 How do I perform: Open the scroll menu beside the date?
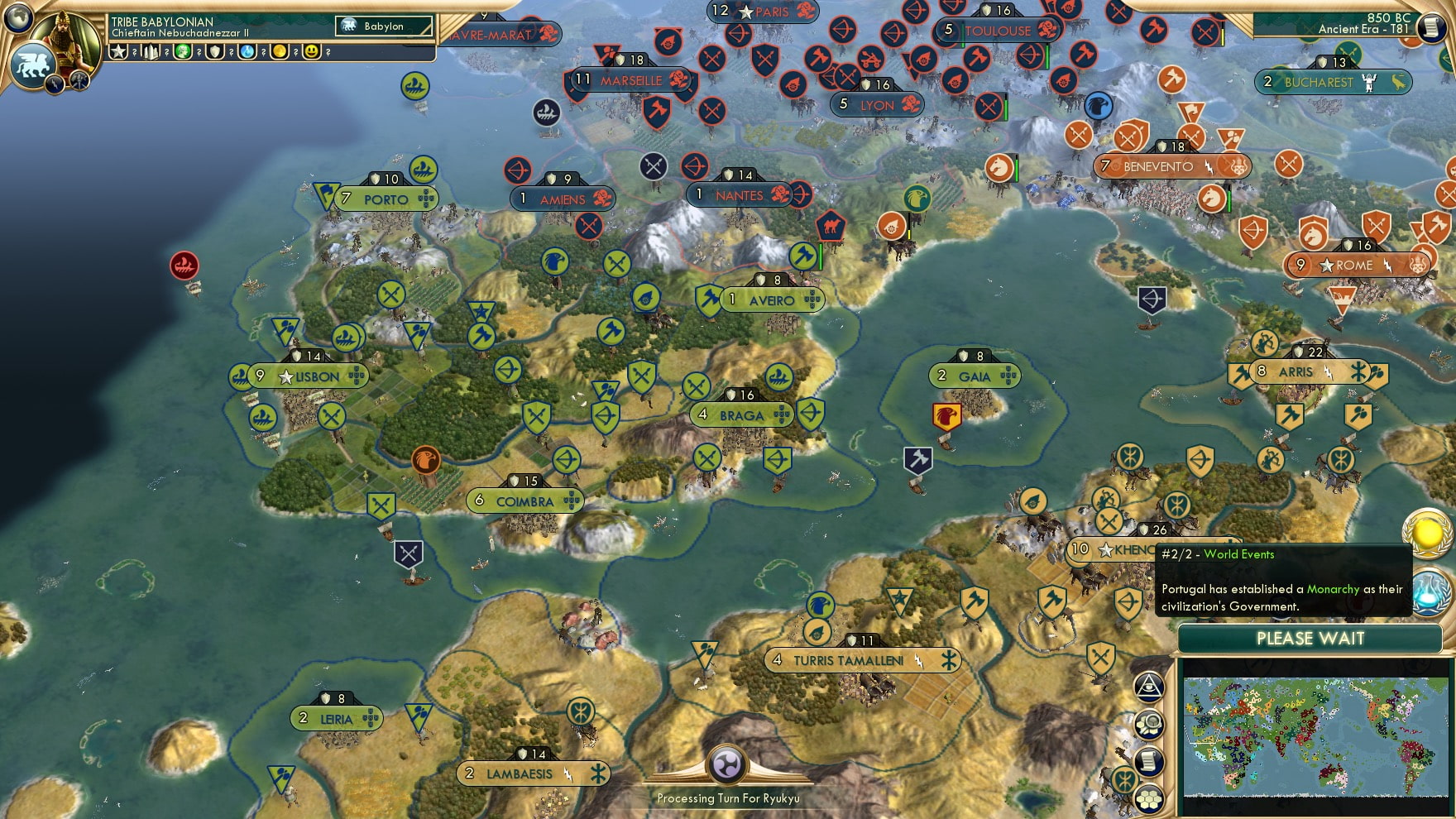(x=1431, y=26)
